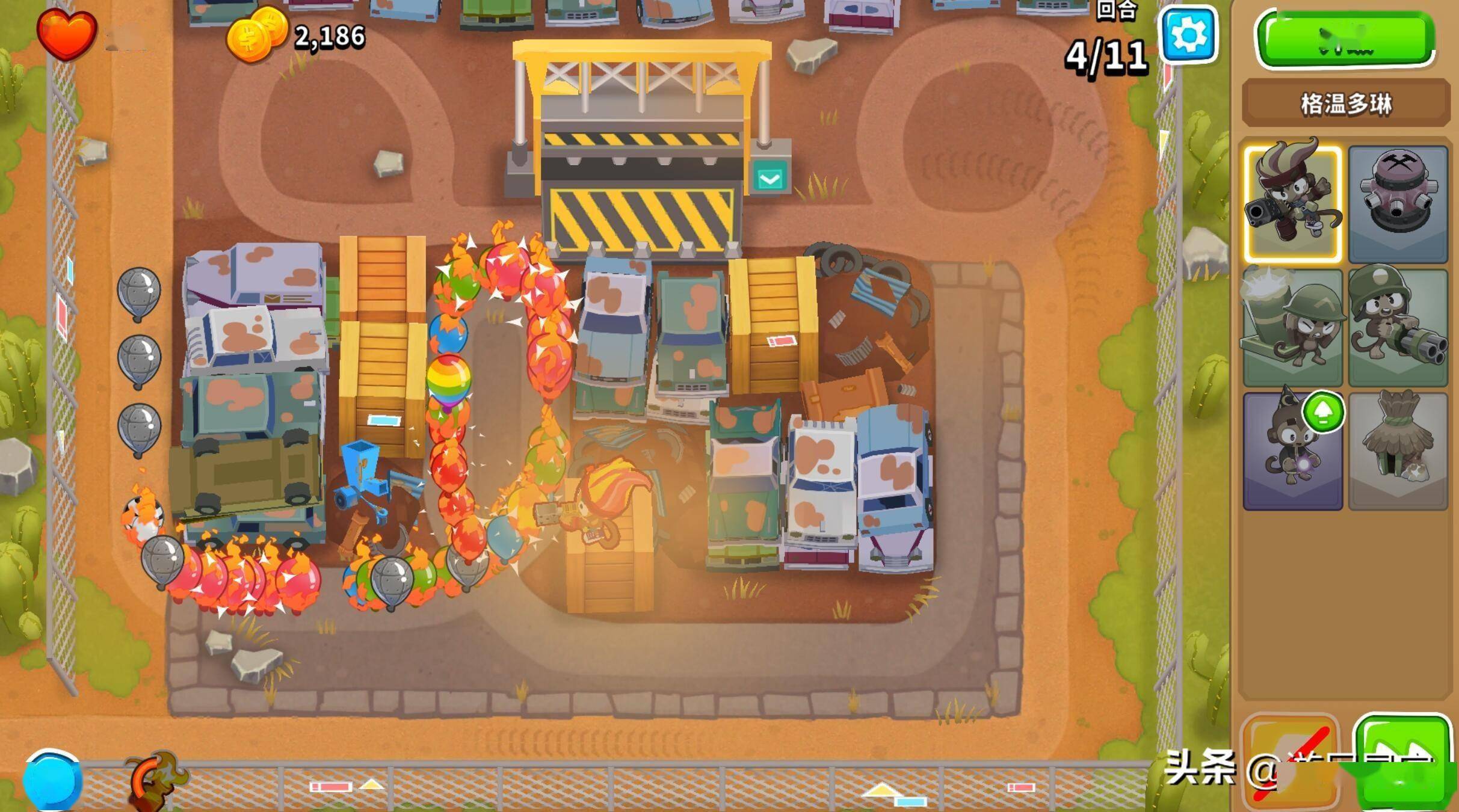Open the settings gear menu
The height and width of the screenshot is (812, 1459).
tap(1189, 34)
